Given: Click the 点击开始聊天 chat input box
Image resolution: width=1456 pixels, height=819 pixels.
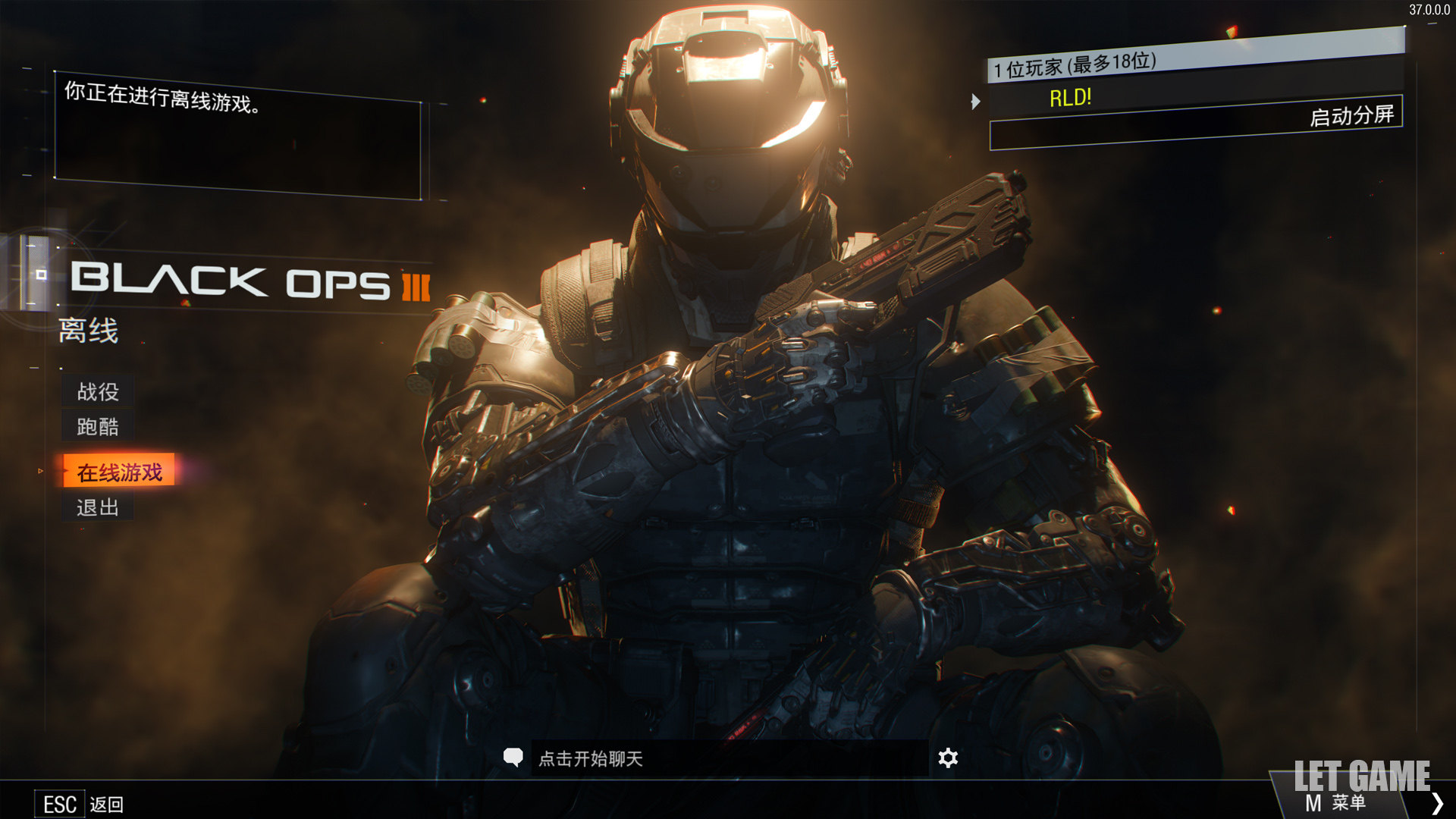Looking at the screenshot, I should [x=728, y=758].
